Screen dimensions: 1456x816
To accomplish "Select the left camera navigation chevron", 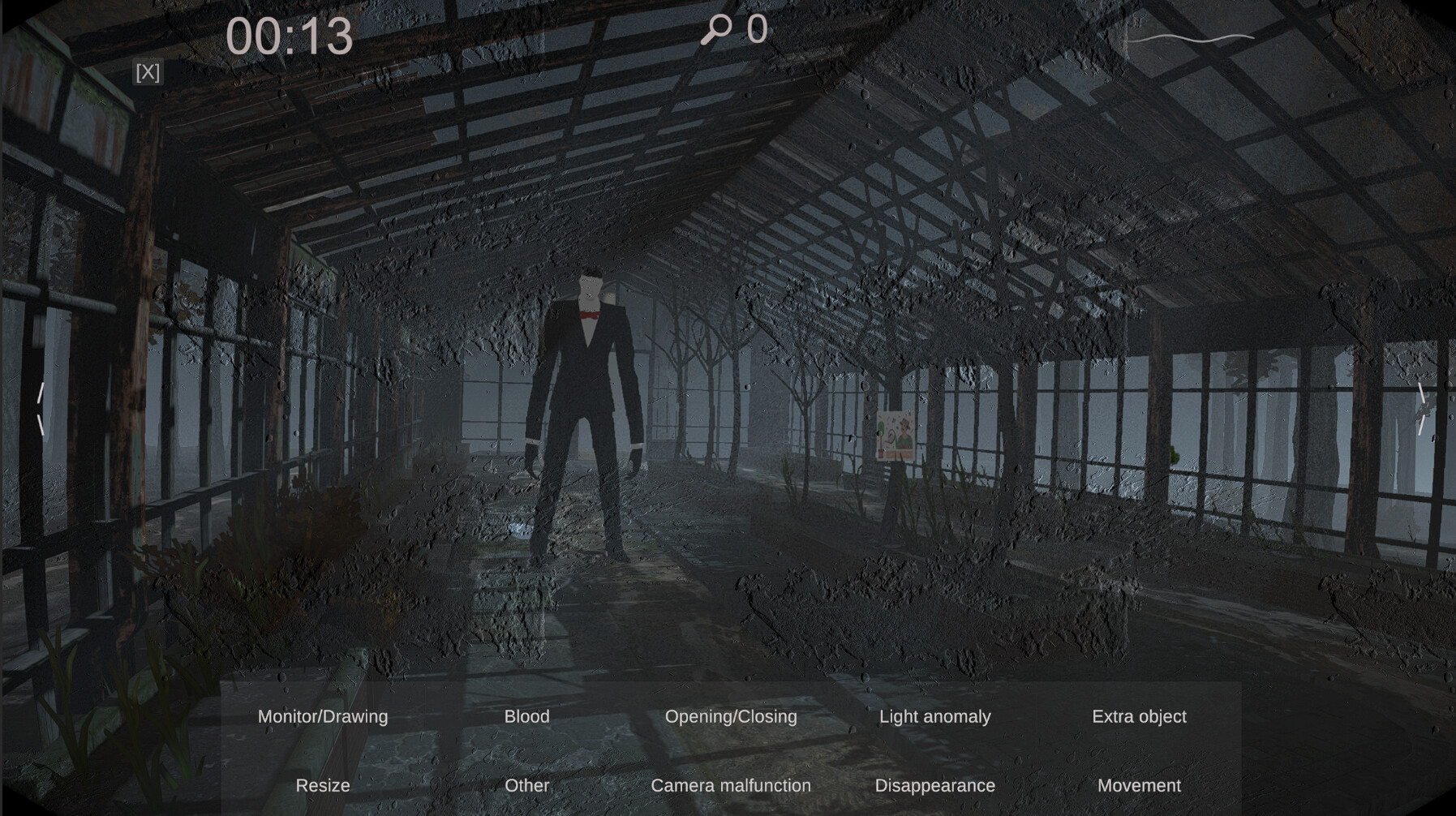I will tap(42, 408).
